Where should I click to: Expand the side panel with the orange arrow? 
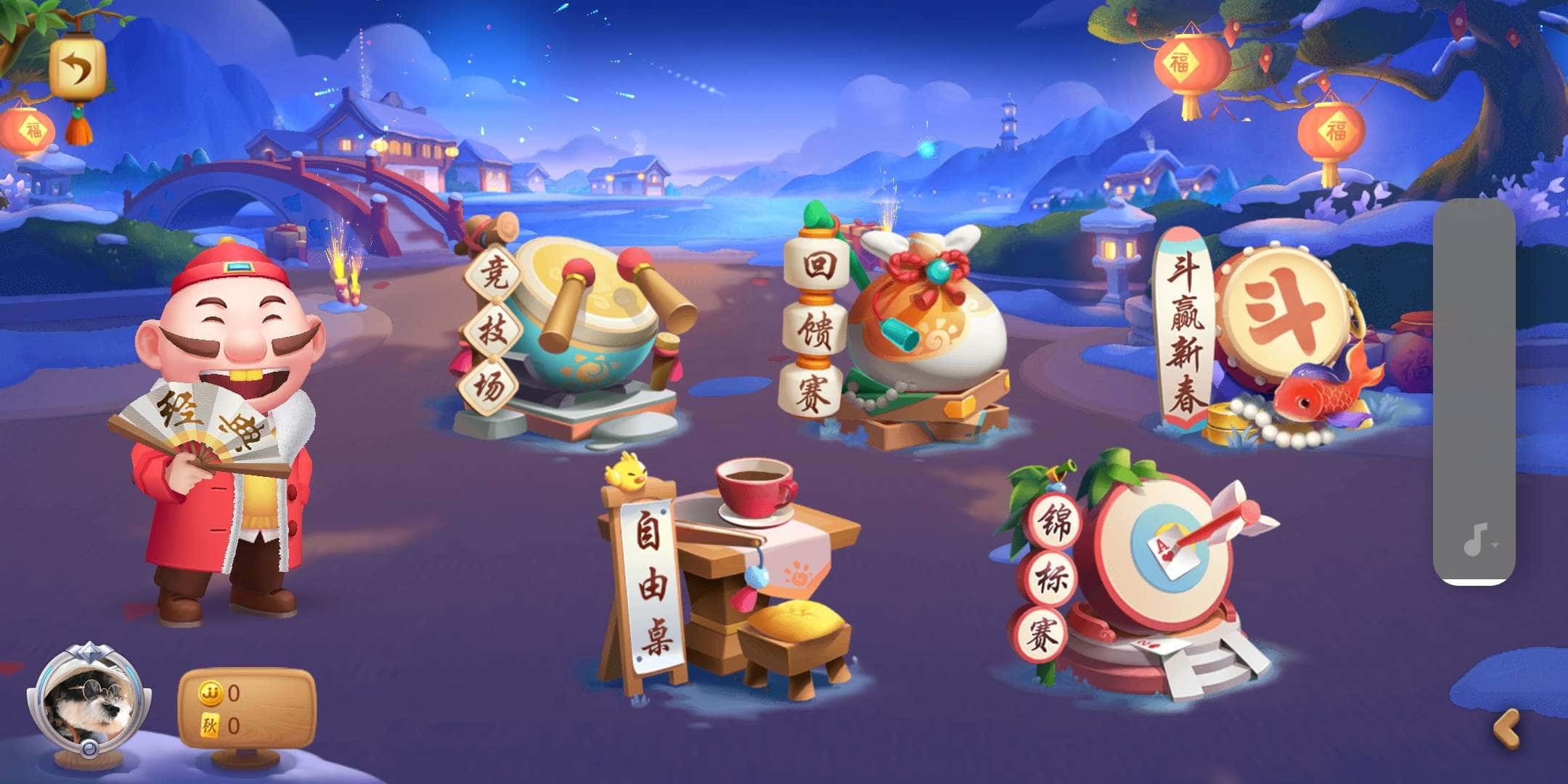[1506, 730]
